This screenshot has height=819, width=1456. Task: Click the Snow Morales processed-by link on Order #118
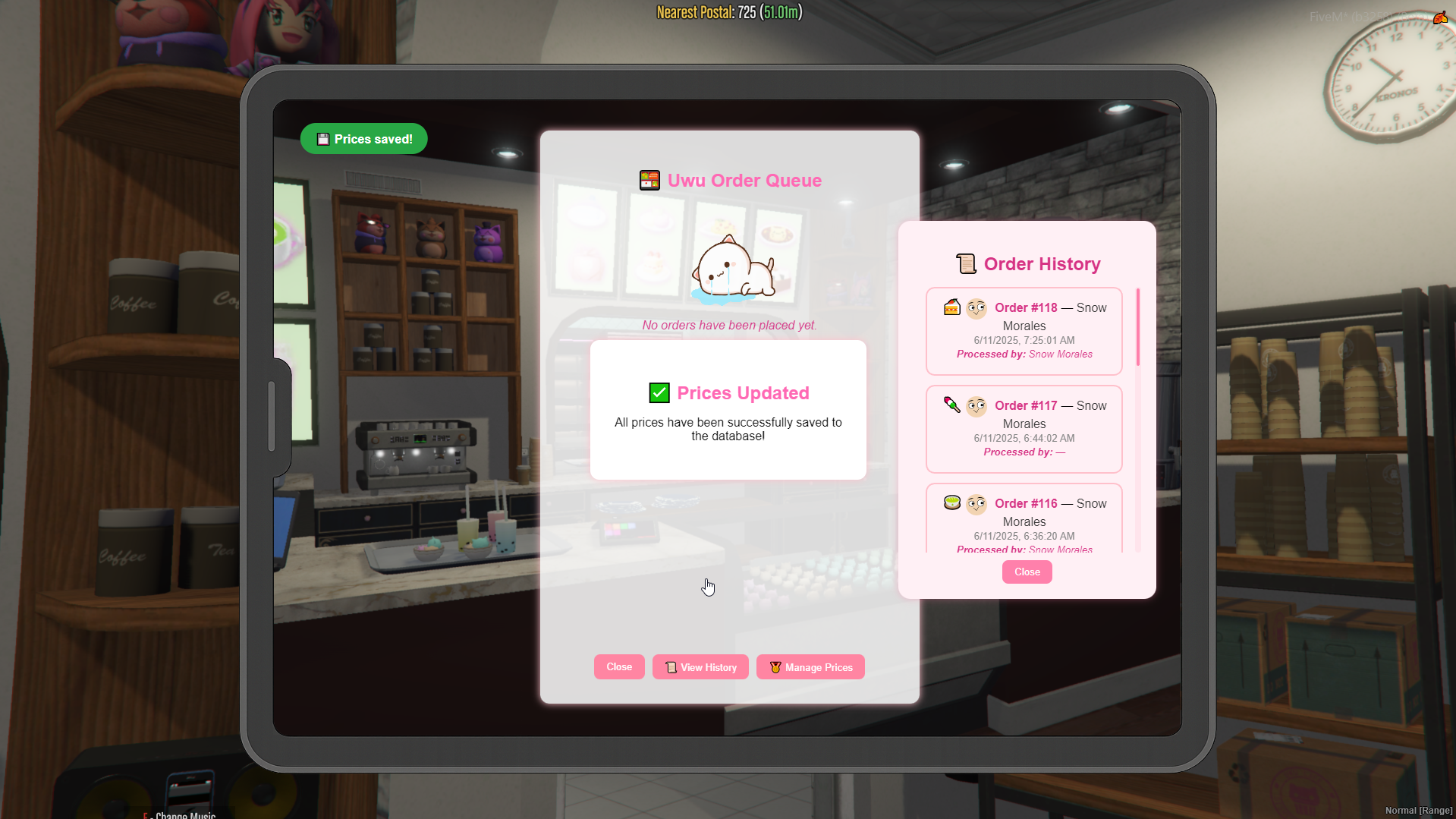click(1061, 354)
